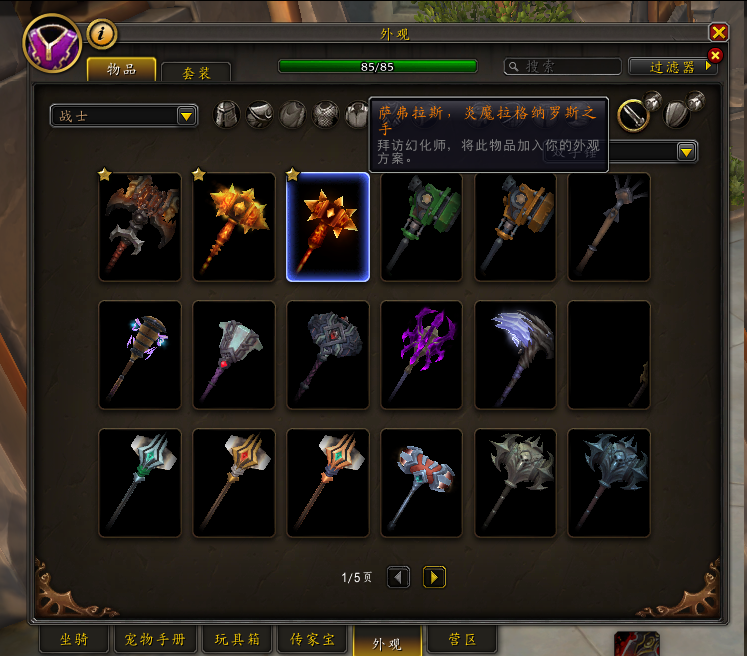Viewport: 747px width, 656px height.
Task: Select the 物品 items tab
Action: click(121, 69)
